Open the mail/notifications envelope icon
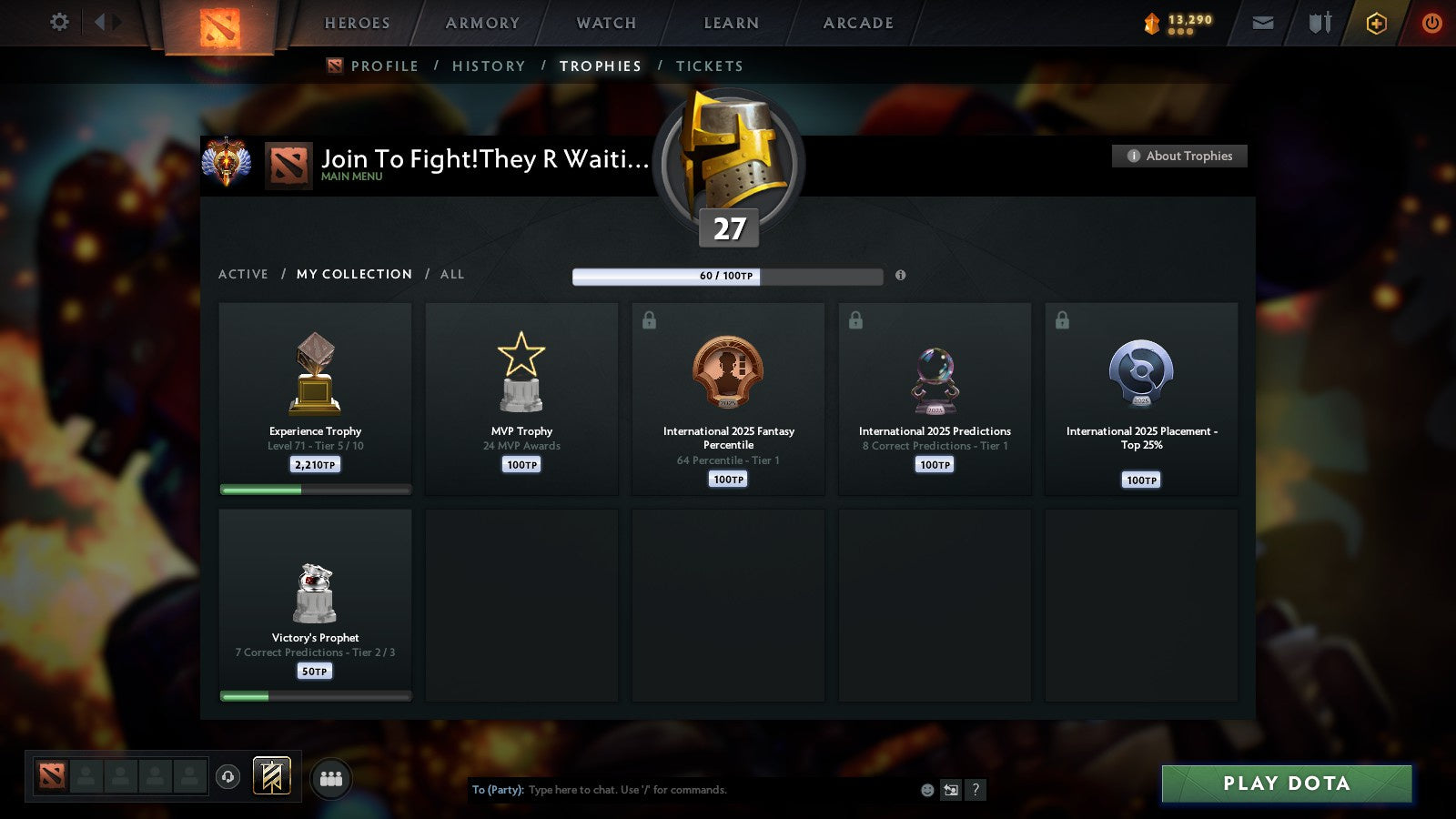 1262,23
